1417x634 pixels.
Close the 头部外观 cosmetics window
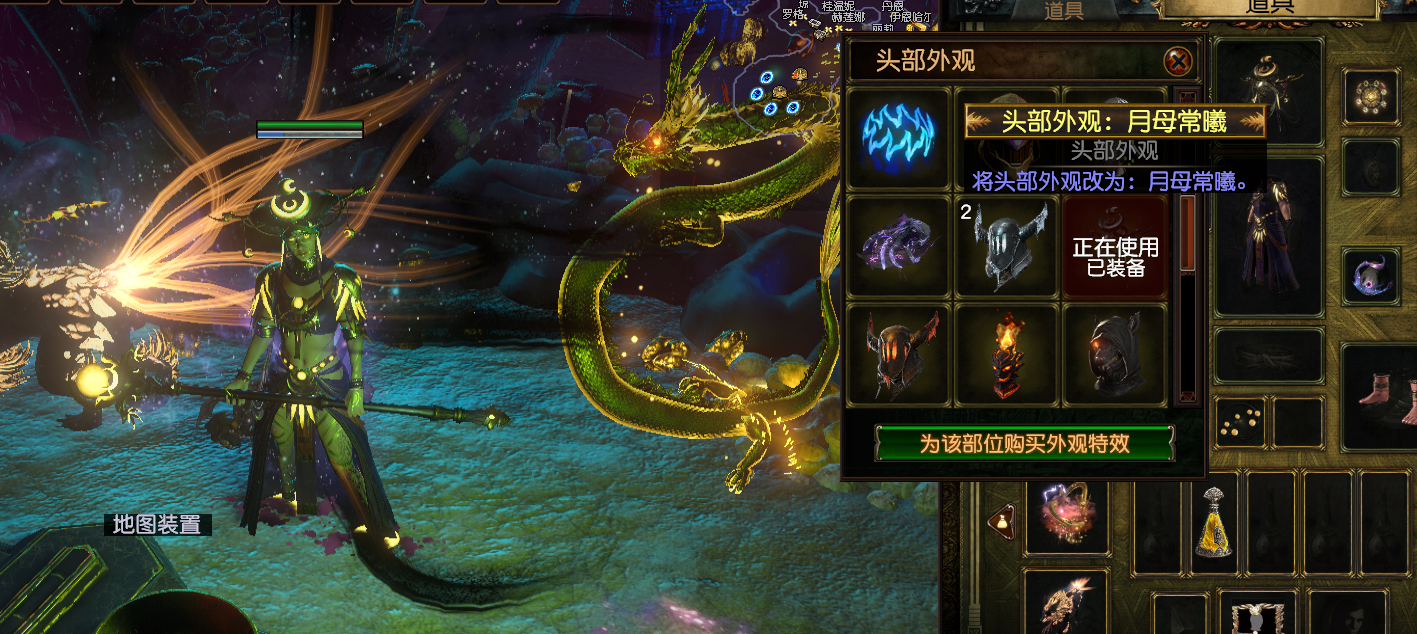pyautogui.click(x=1179, y=62)
